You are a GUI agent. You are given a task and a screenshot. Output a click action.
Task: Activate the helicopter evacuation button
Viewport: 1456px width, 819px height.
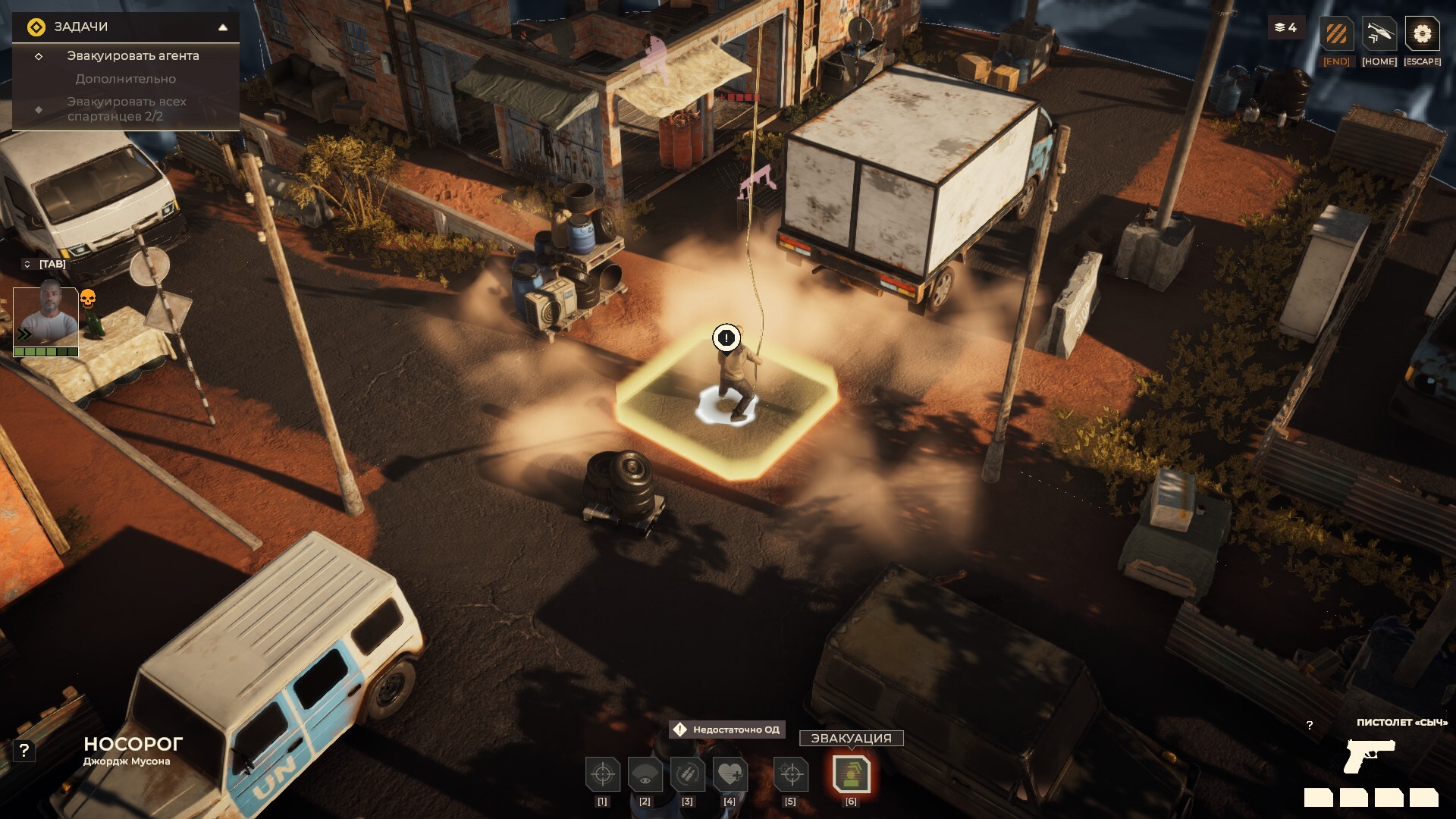tap(1379, 34)
